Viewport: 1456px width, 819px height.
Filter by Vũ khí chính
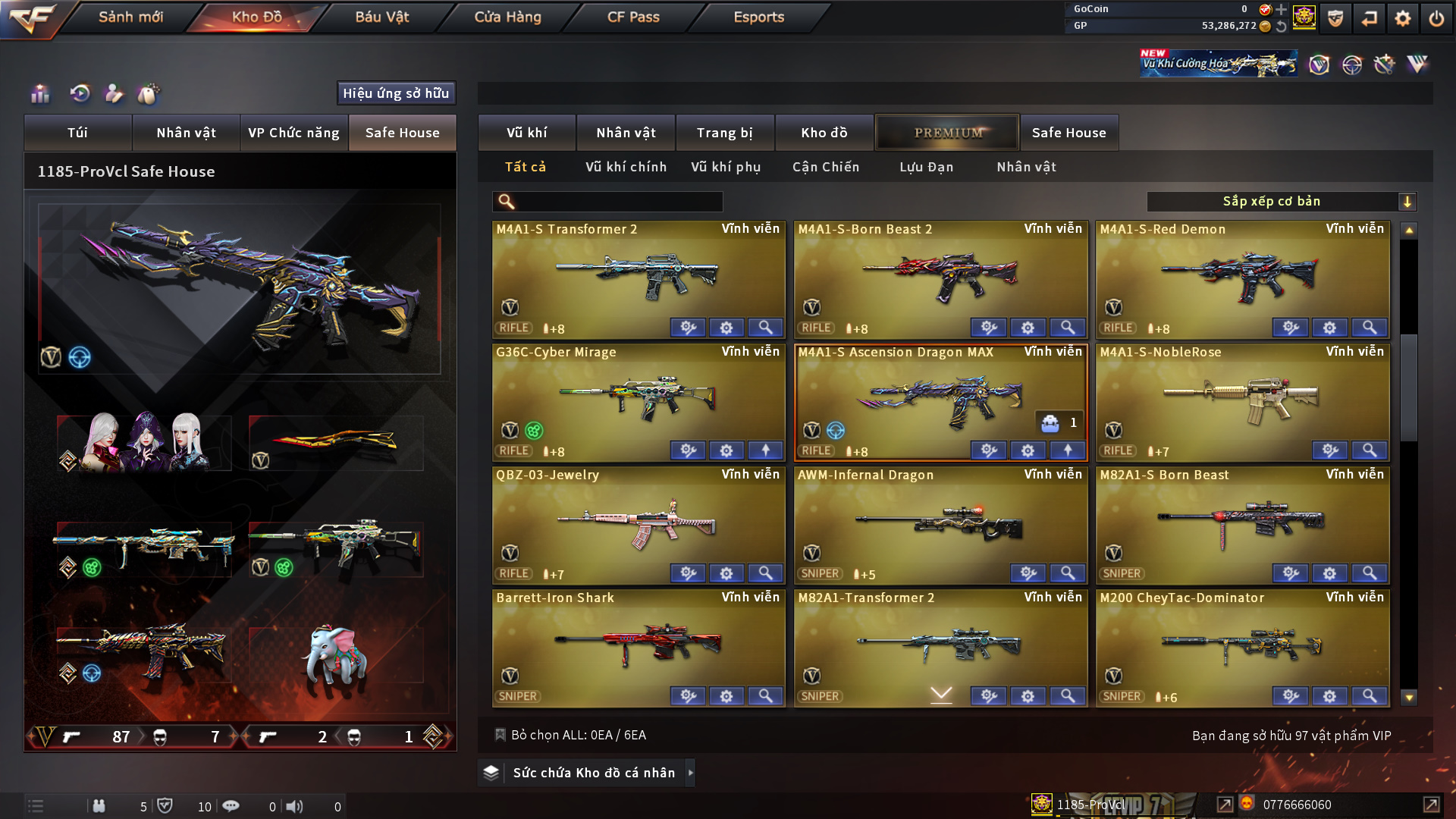626,167
